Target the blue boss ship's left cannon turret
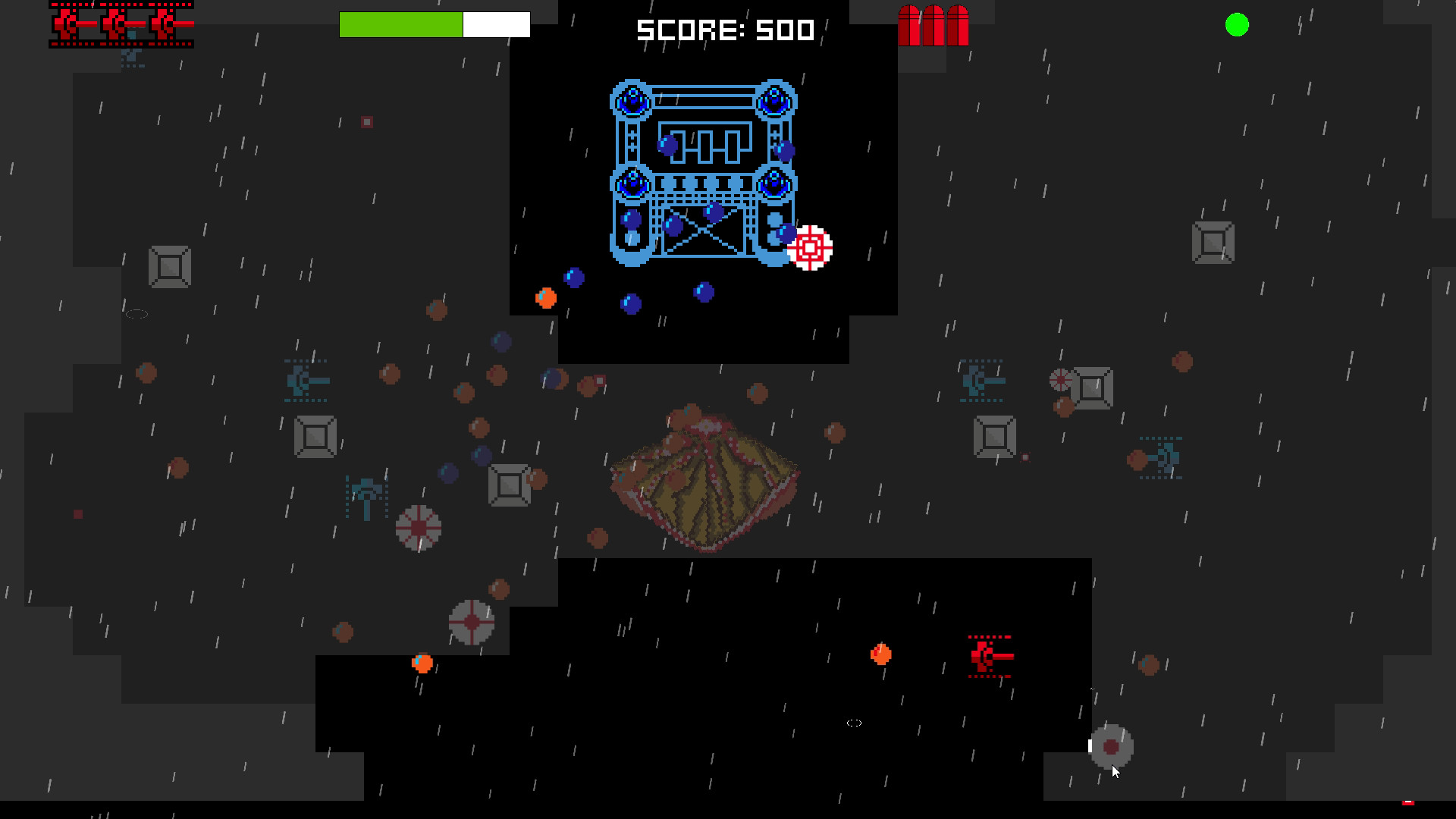The image size is (1456, 819). pyautogui.click(x=630, y=99)
